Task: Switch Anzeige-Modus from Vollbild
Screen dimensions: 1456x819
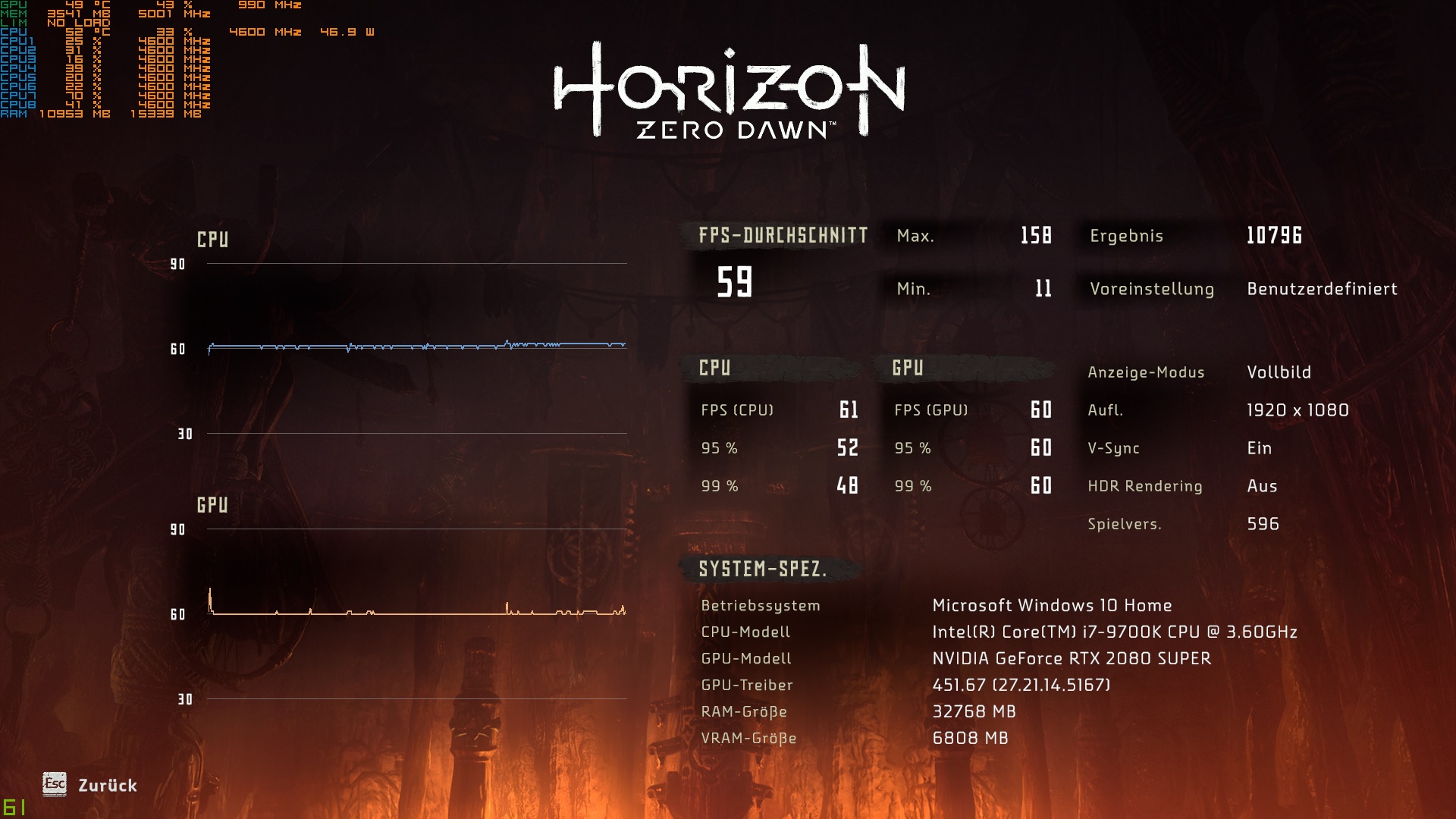Action: 1278,372
